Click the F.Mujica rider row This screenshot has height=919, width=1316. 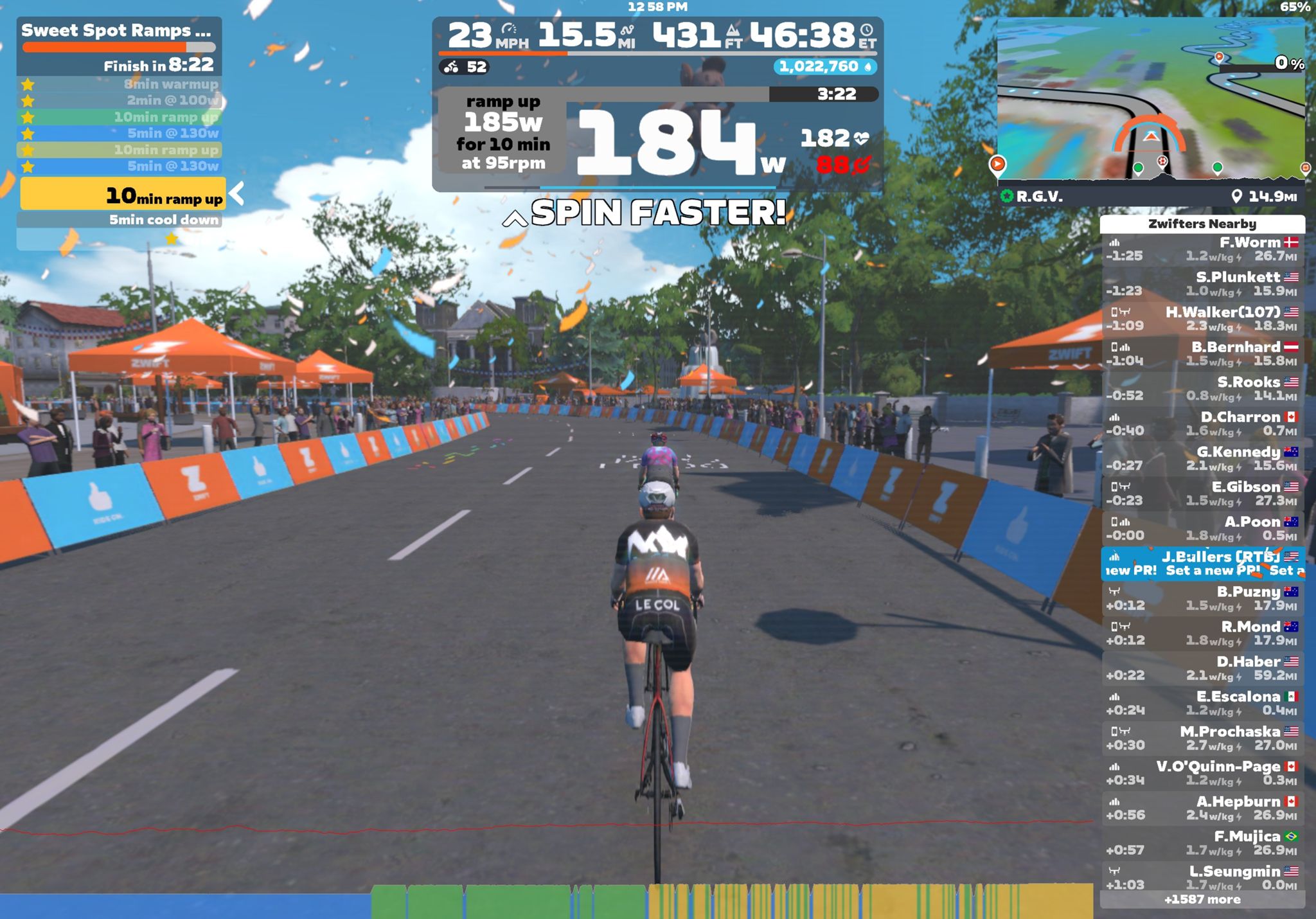(x=1202, y=843)
